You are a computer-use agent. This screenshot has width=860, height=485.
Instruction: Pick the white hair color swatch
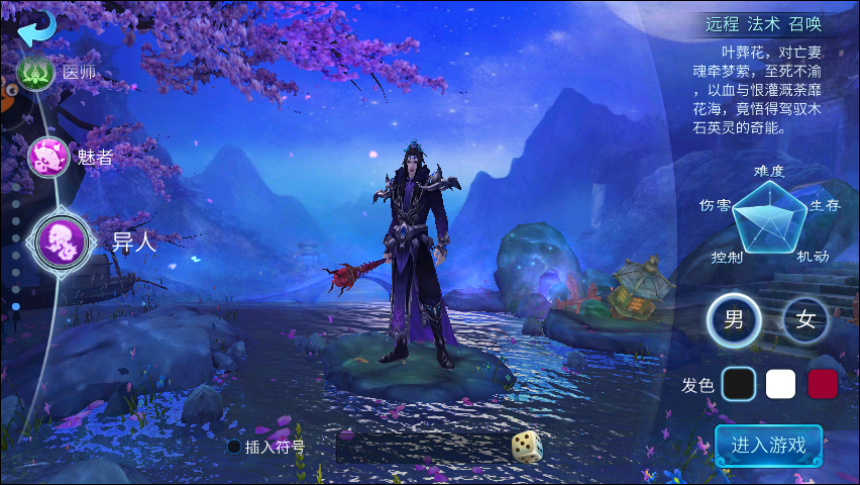[780, 384]
